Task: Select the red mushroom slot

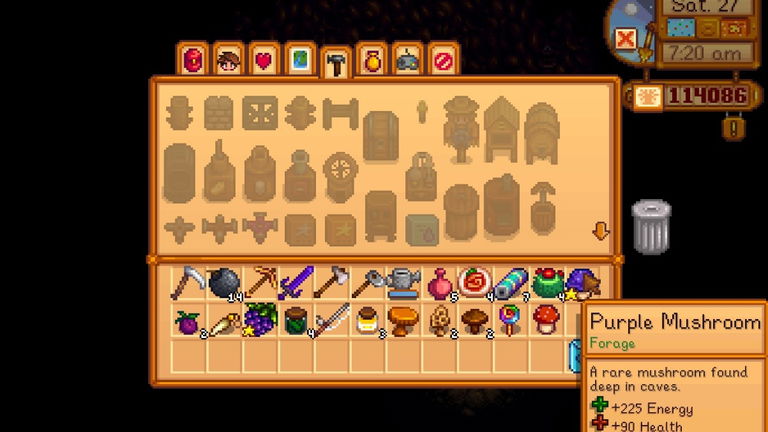Action: [547, 320]
